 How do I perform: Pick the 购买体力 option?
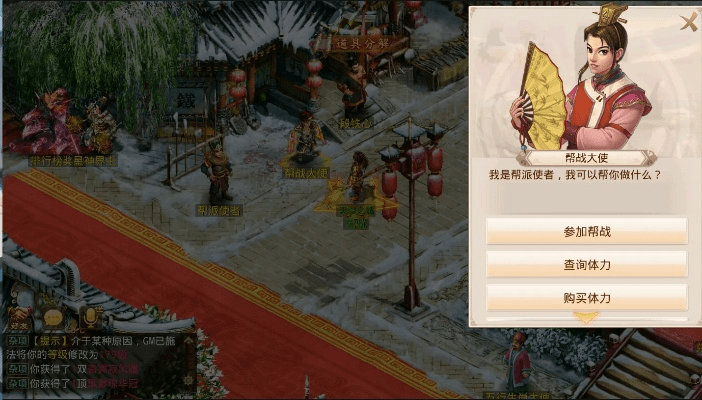point(586,298)
